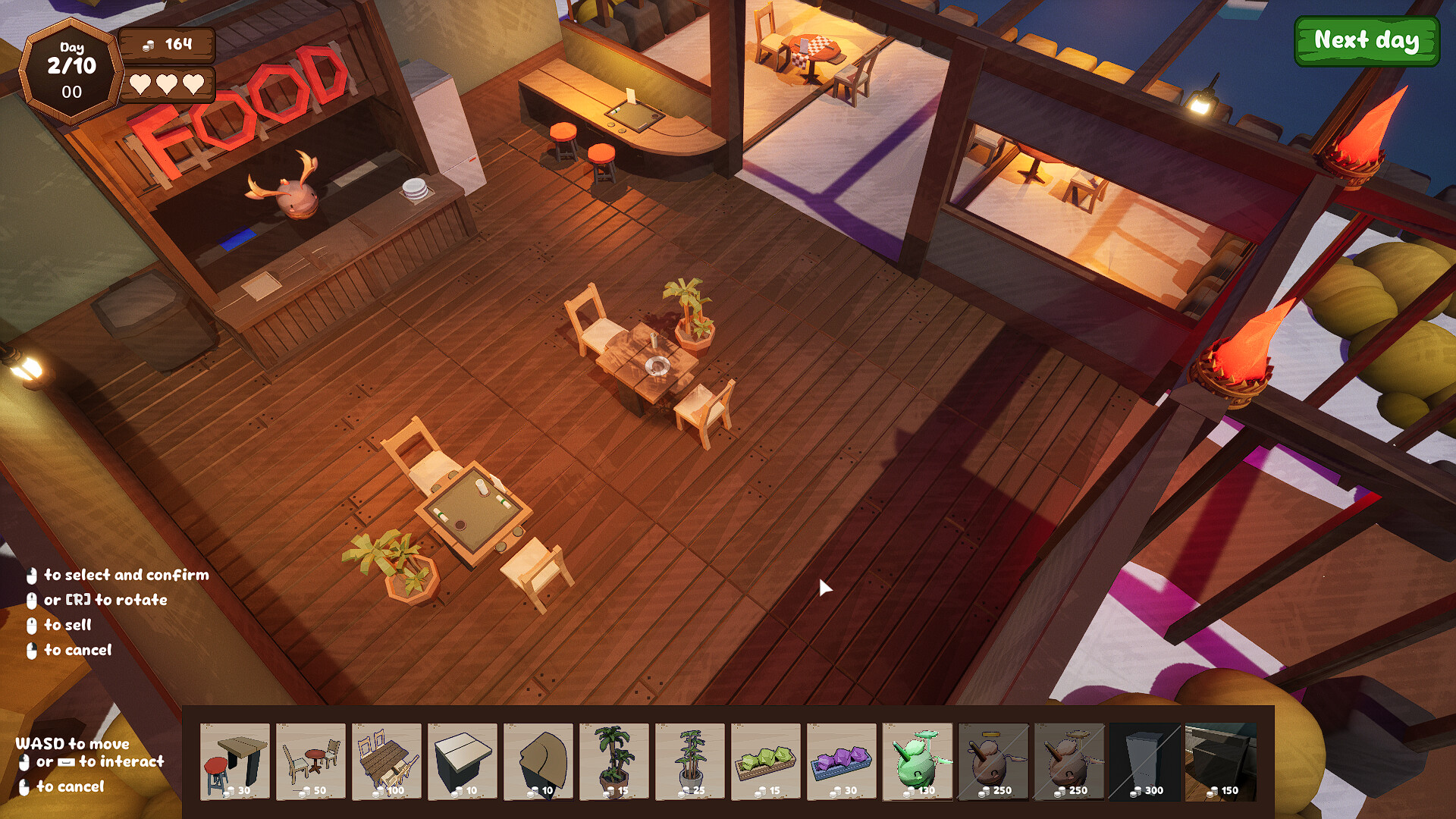
Task: Choose the small round table set costing 50
Action: (311, 761)
